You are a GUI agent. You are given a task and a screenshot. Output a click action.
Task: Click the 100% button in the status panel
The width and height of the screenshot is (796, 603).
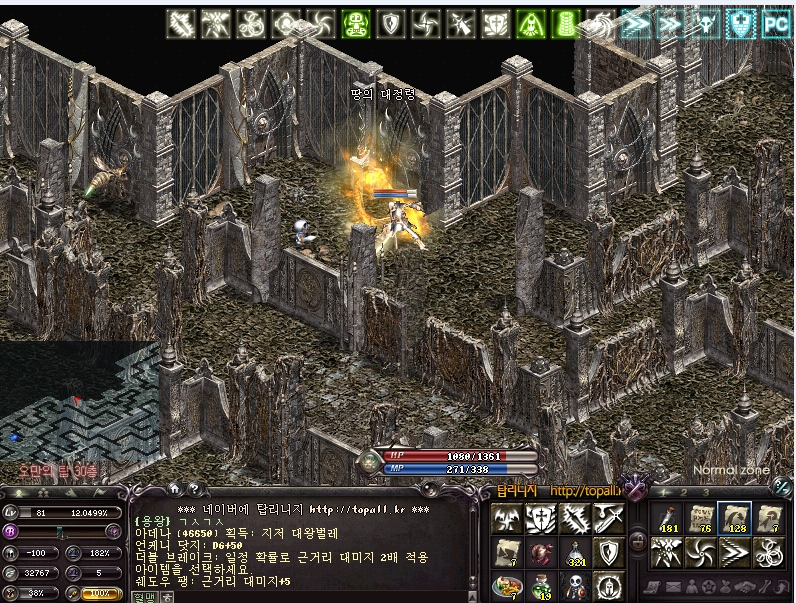(102, 593)
